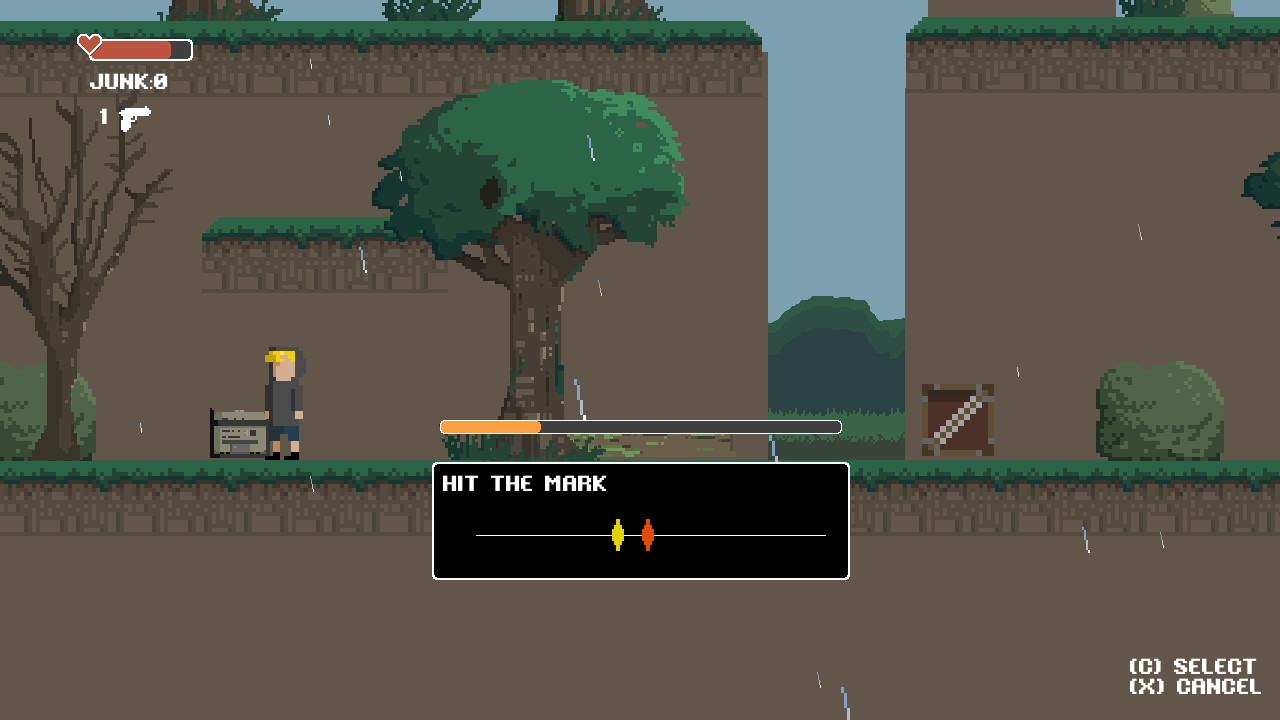Click the orange progress bar fill
The height and width of the screenshot is (720, 1280).
490,426
